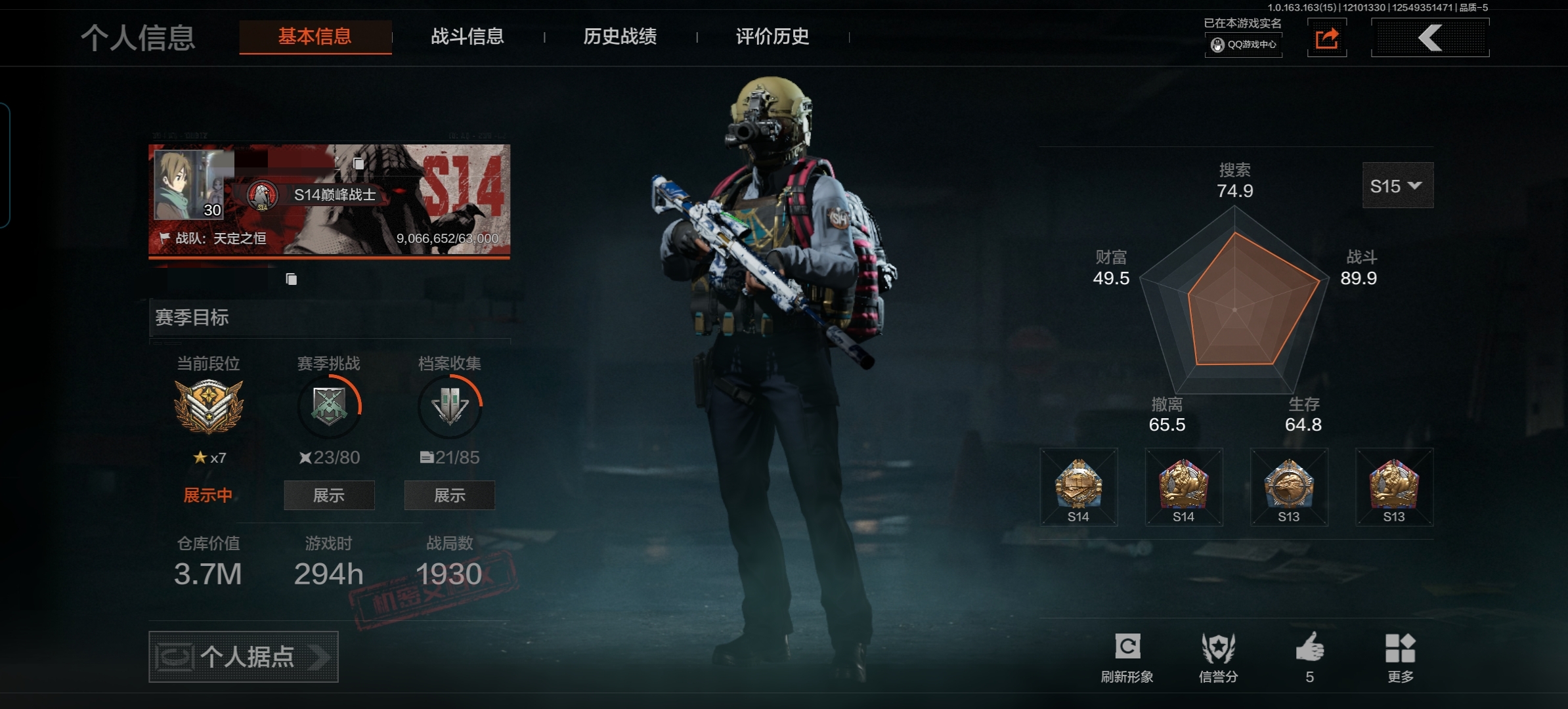Switch to the 战斗信息 tab
This screenshot has height=709, width=1568.
click(467, 37)
